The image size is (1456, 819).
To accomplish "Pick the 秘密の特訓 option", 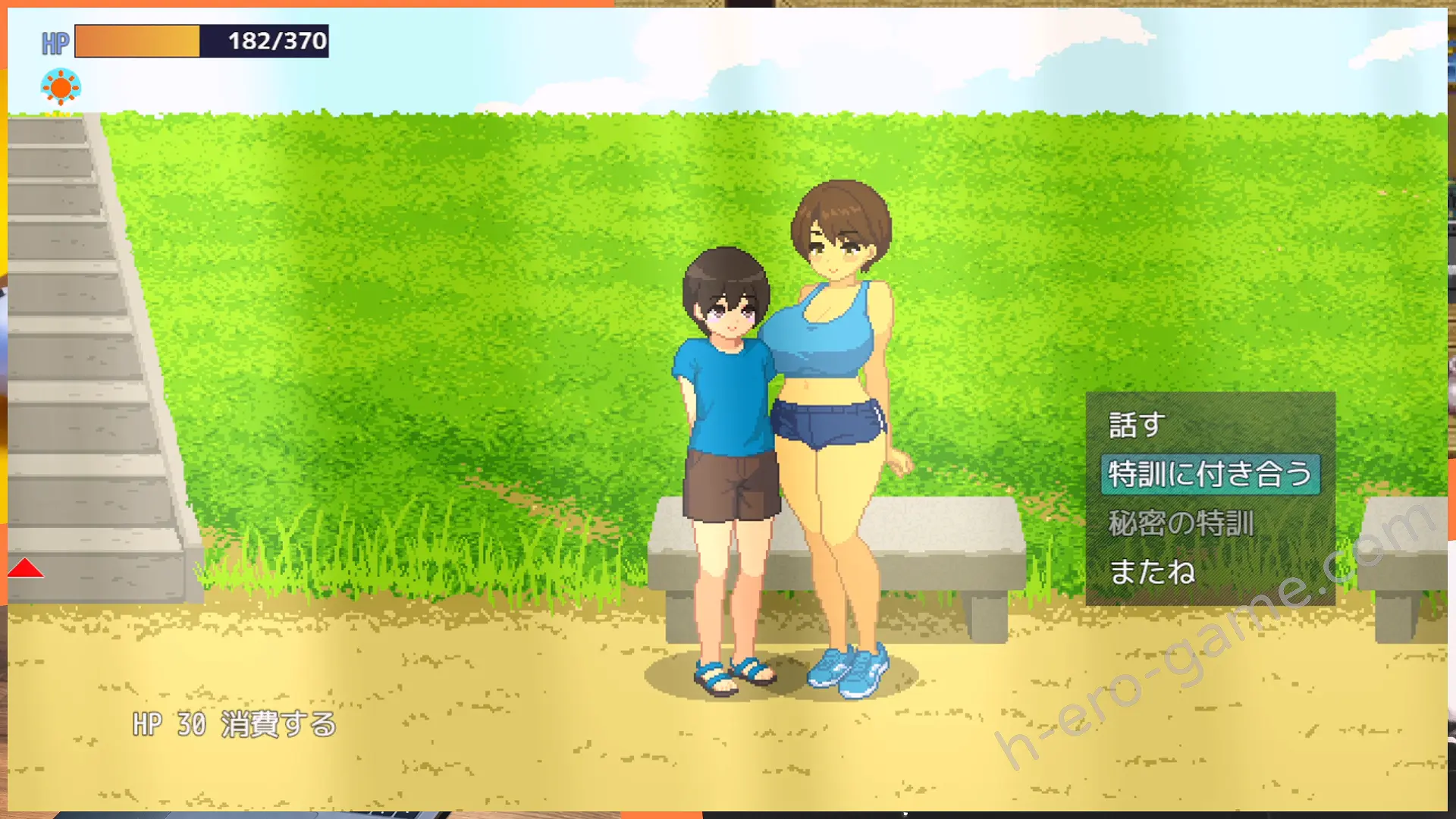I will (x=1181, y=524).
